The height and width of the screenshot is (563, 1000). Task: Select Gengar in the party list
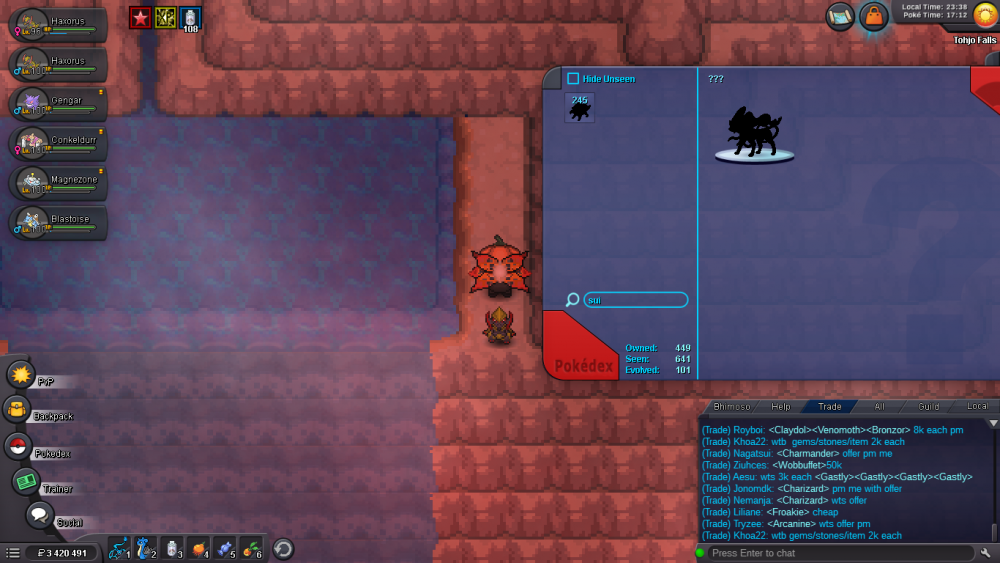[62, 103]
